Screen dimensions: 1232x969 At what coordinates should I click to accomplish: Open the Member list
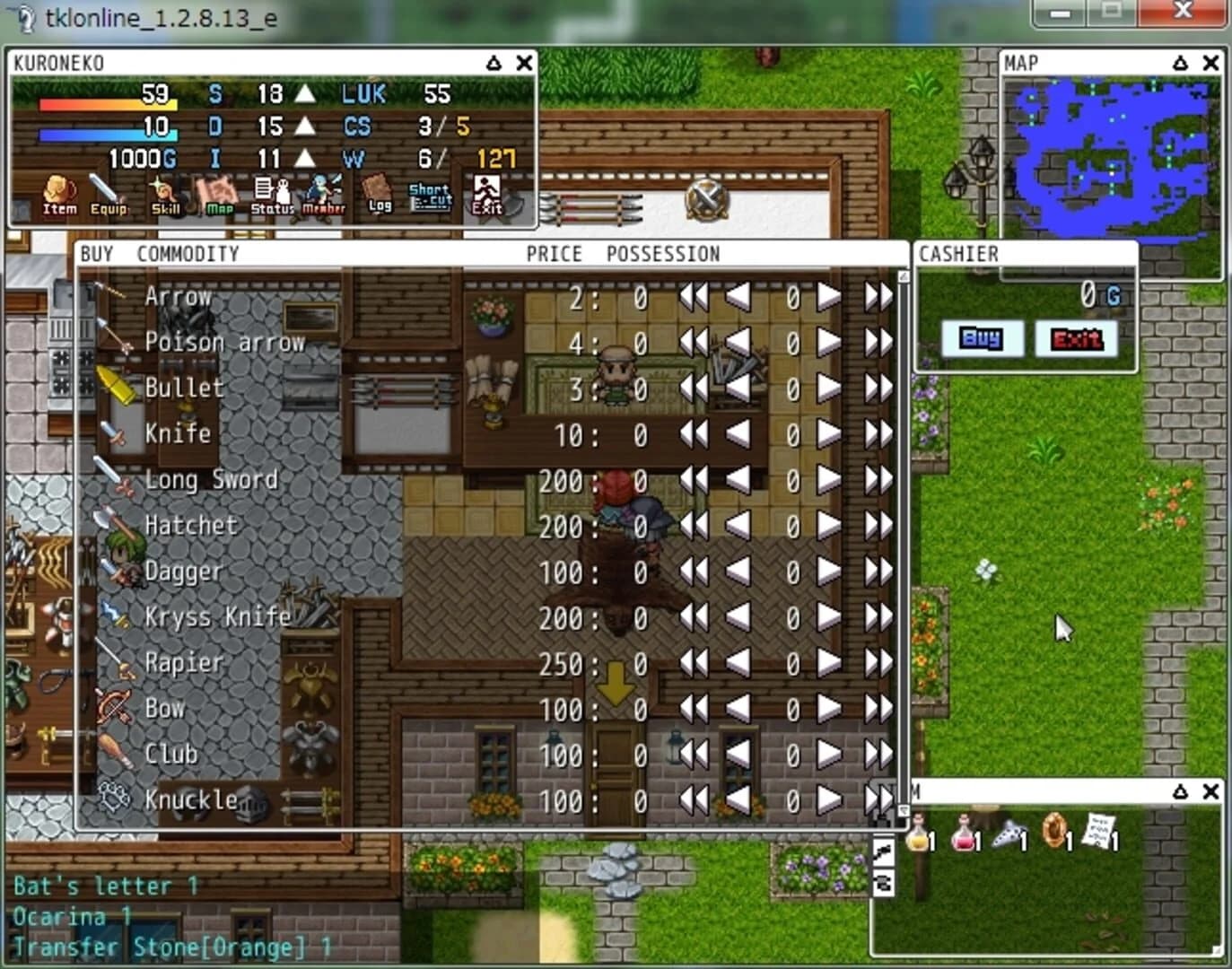pyautogui.click(x=323, y=193)
